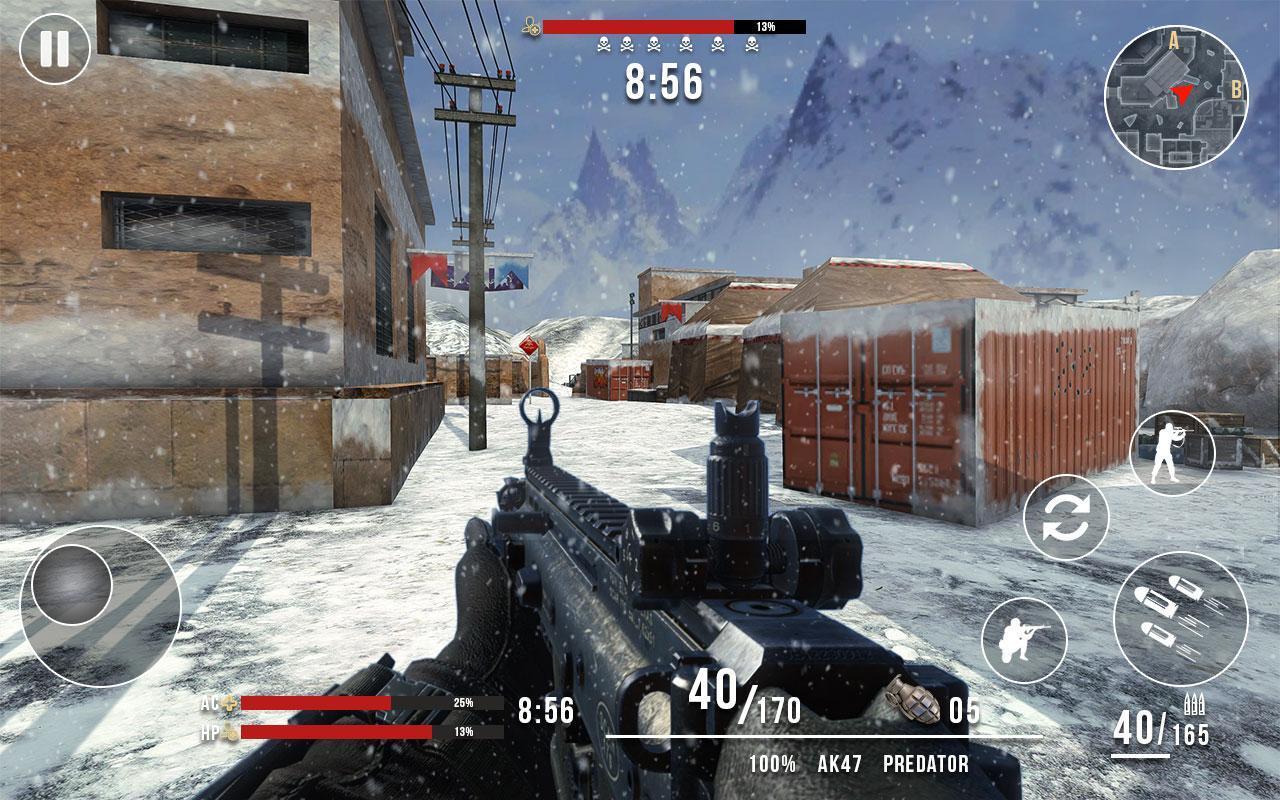Pause the game

pos(55,47)
